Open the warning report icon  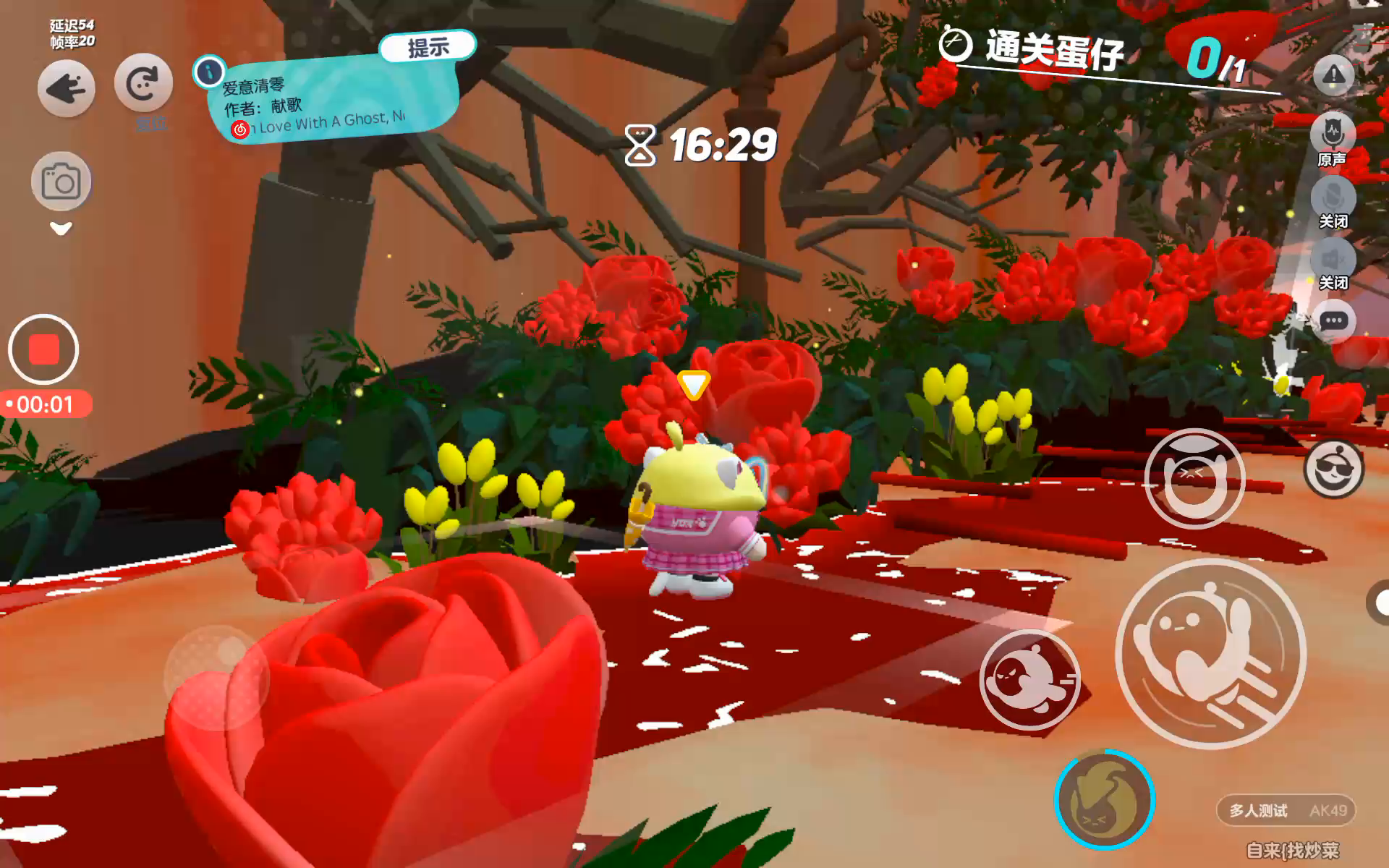[x=1333, y=75]
